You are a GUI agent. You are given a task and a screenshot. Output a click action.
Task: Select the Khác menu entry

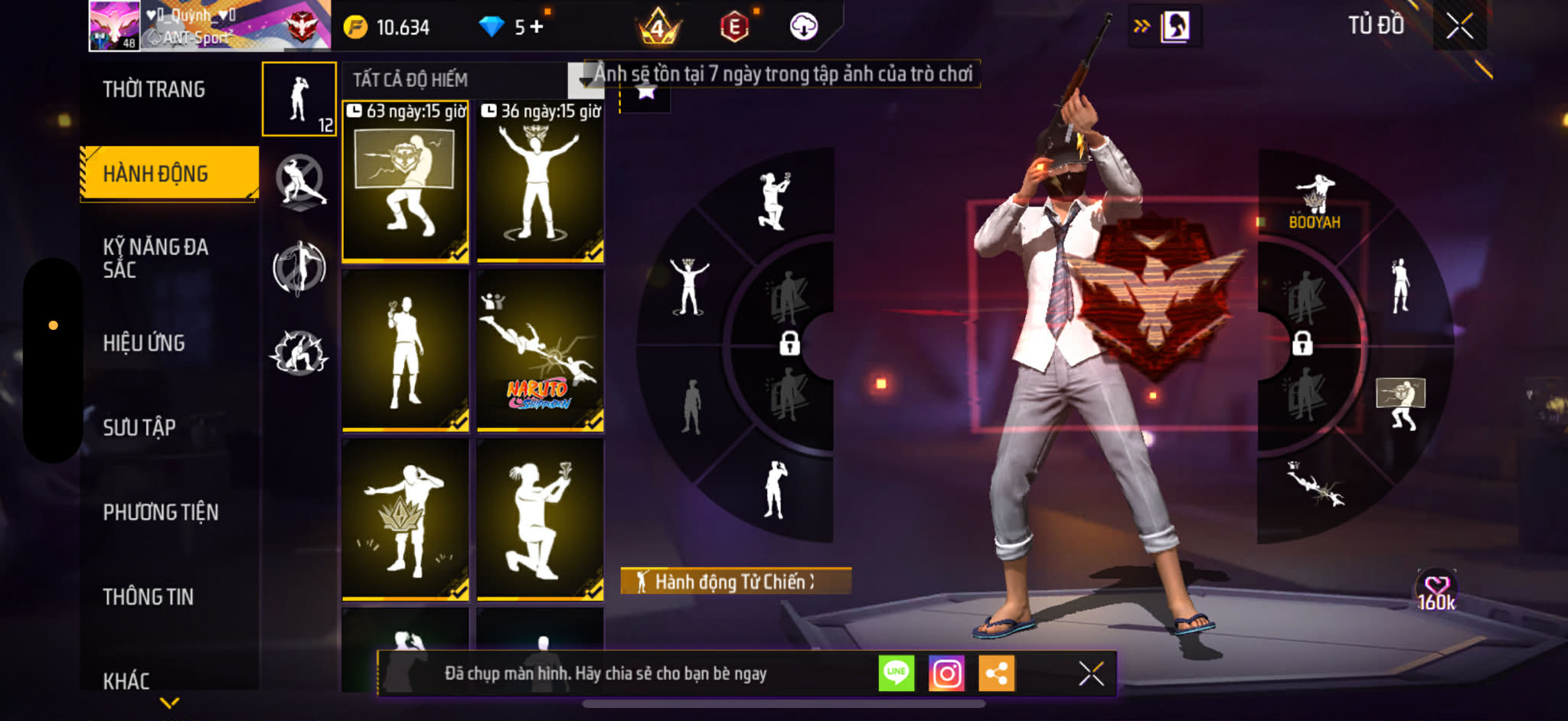pos(126,680)
